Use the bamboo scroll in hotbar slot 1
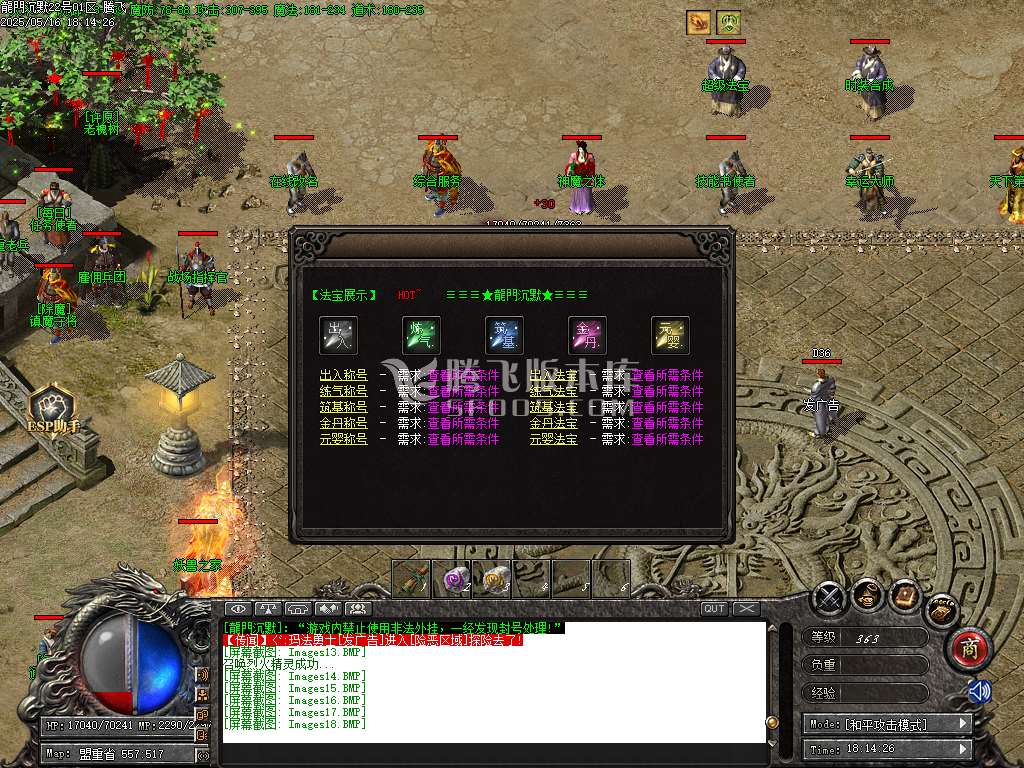Image resolution: width=1024 pixels, height=768 pixels. (411, 578)
